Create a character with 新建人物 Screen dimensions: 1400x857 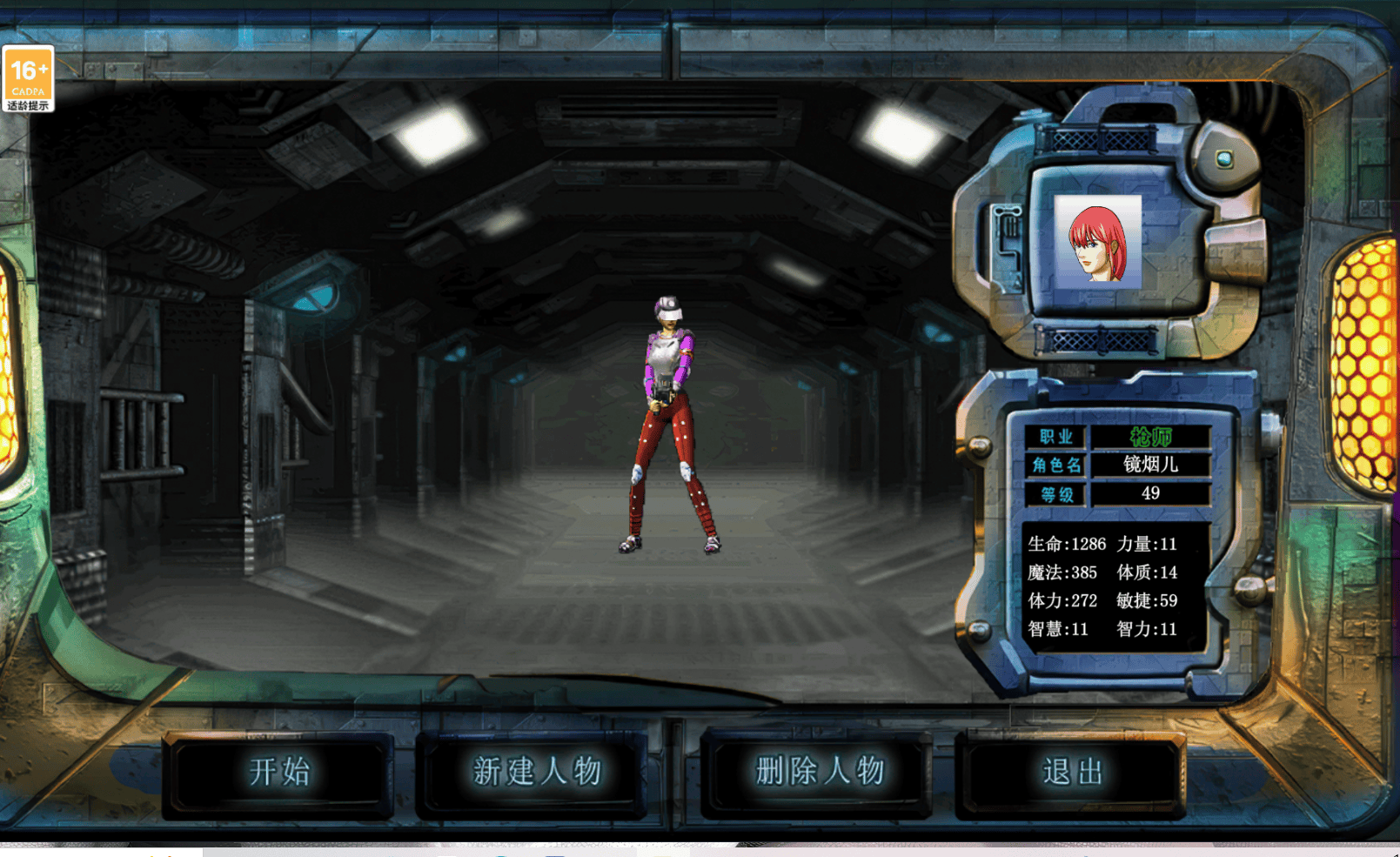[536, 773]
